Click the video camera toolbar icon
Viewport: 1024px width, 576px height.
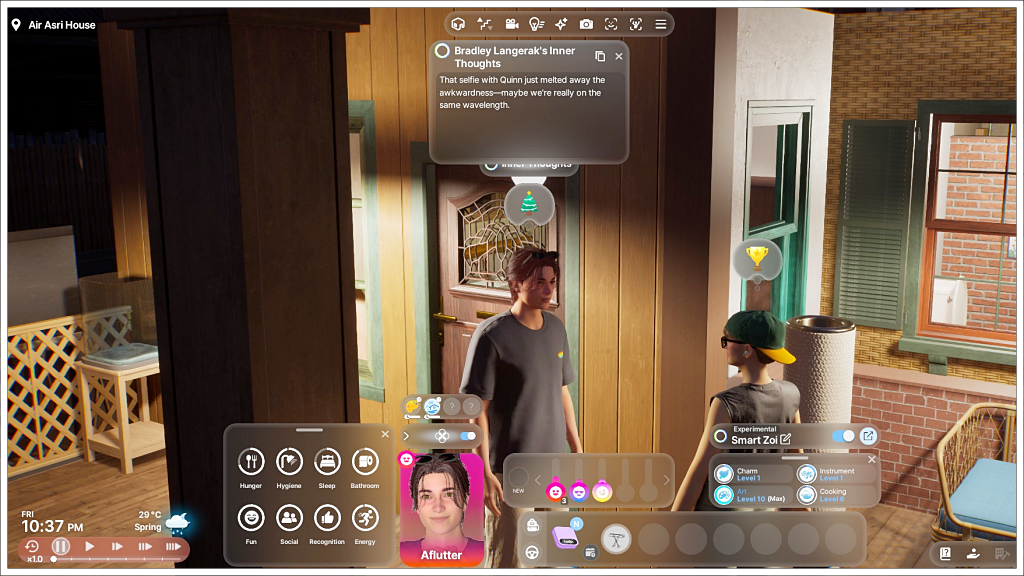[511, 24]
